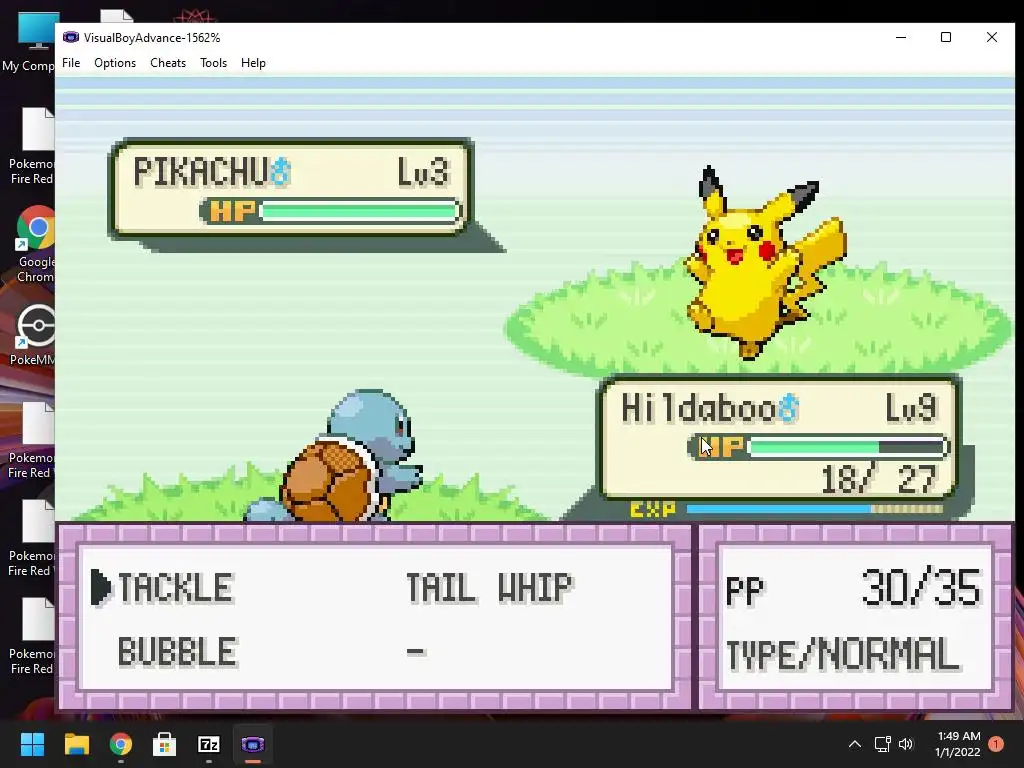This screenshot has width=1024, height=768.
Task: Open the Tools menu
Action: (213, 63)
